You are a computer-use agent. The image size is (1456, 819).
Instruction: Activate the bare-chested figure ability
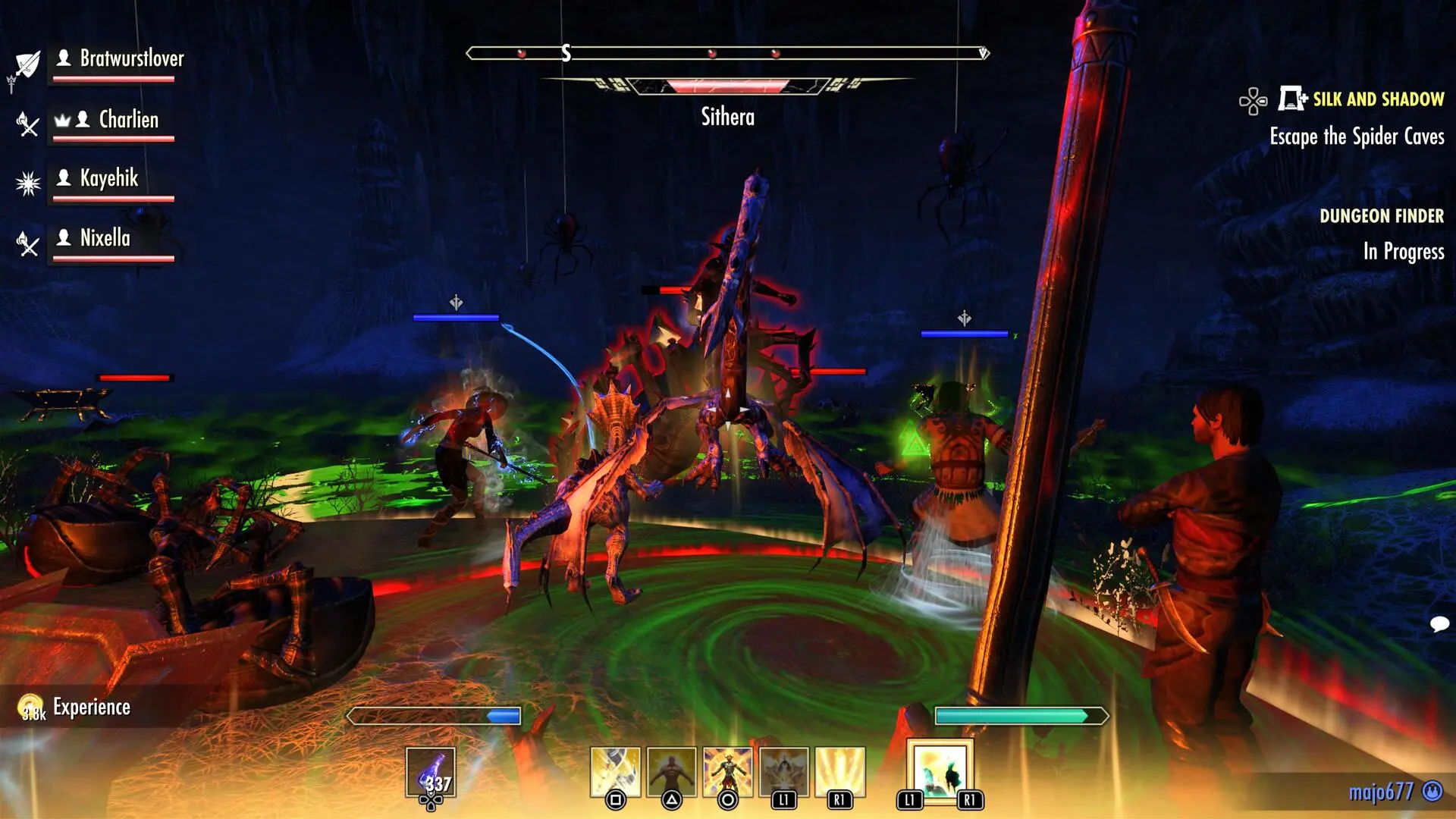coord(671,772)
